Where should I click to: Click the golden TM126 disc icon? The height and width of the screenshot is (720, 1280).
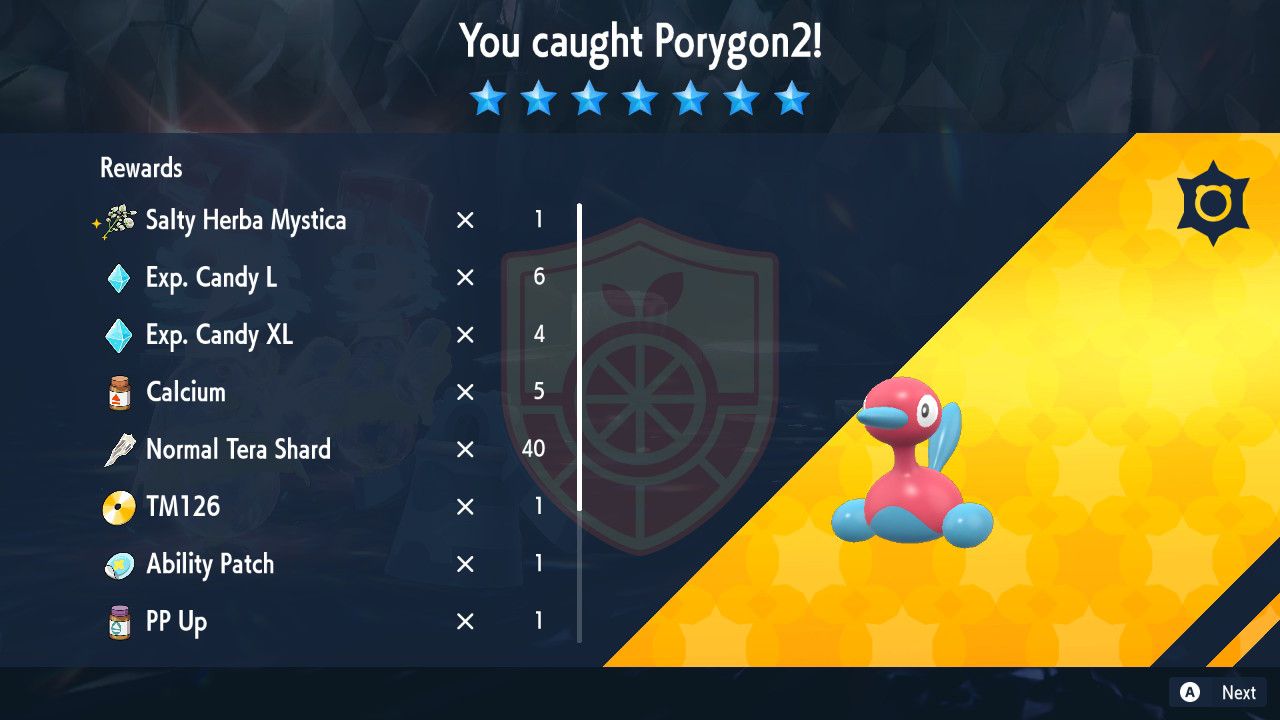click(117, 506)
